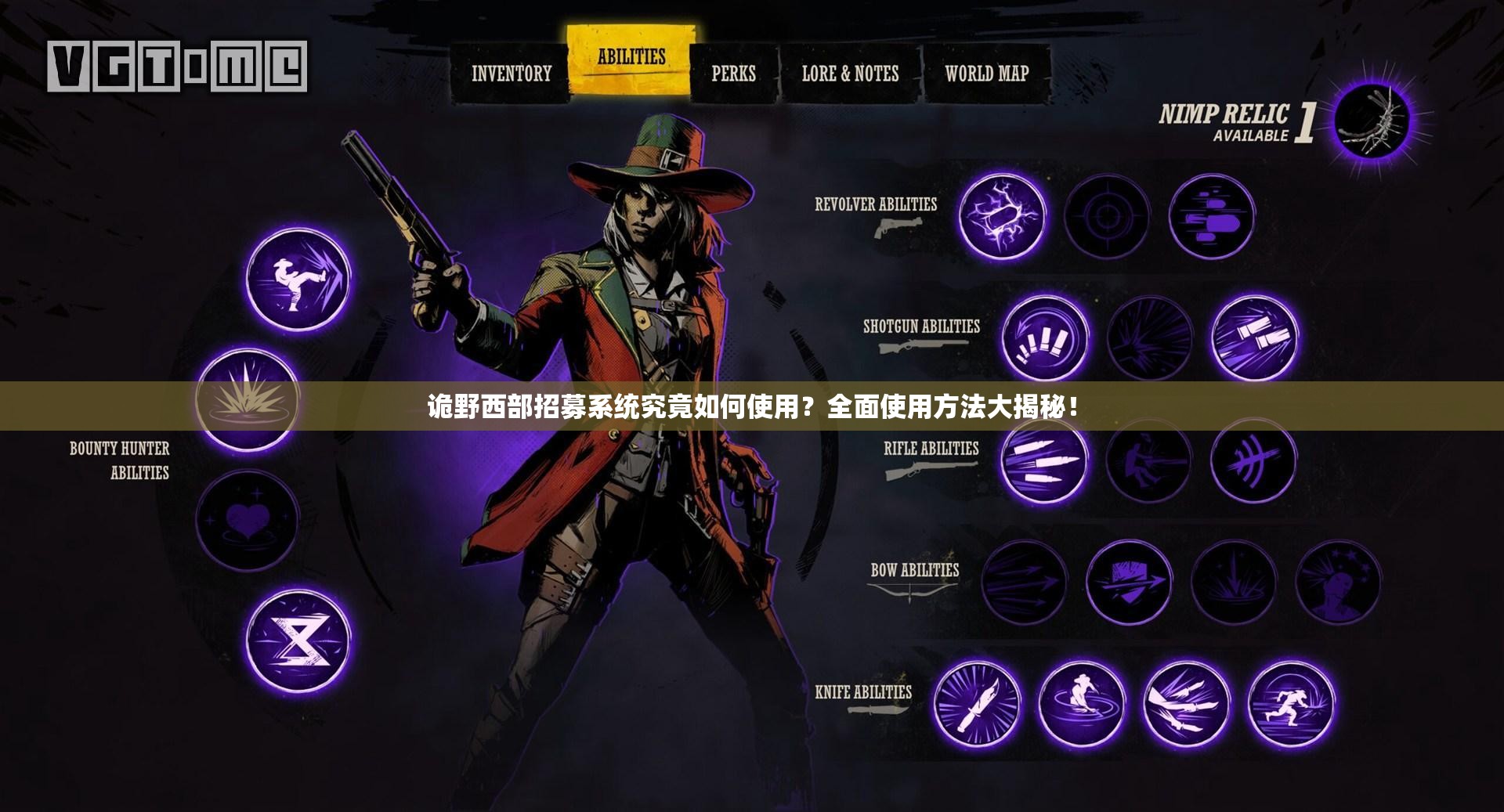
Task: Select the highlighted Abilities tab
Action: [x=631, y=58]
